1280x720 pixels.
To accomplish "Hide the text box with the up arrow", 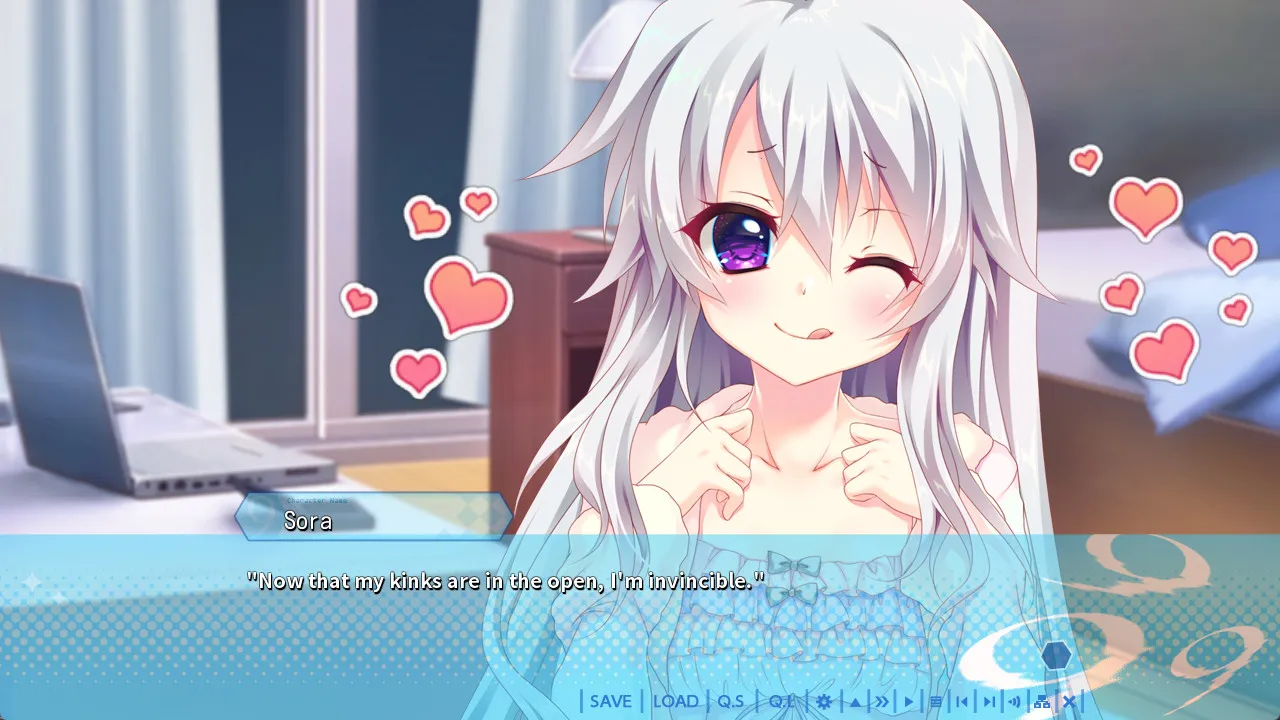I will click(854, 702).
